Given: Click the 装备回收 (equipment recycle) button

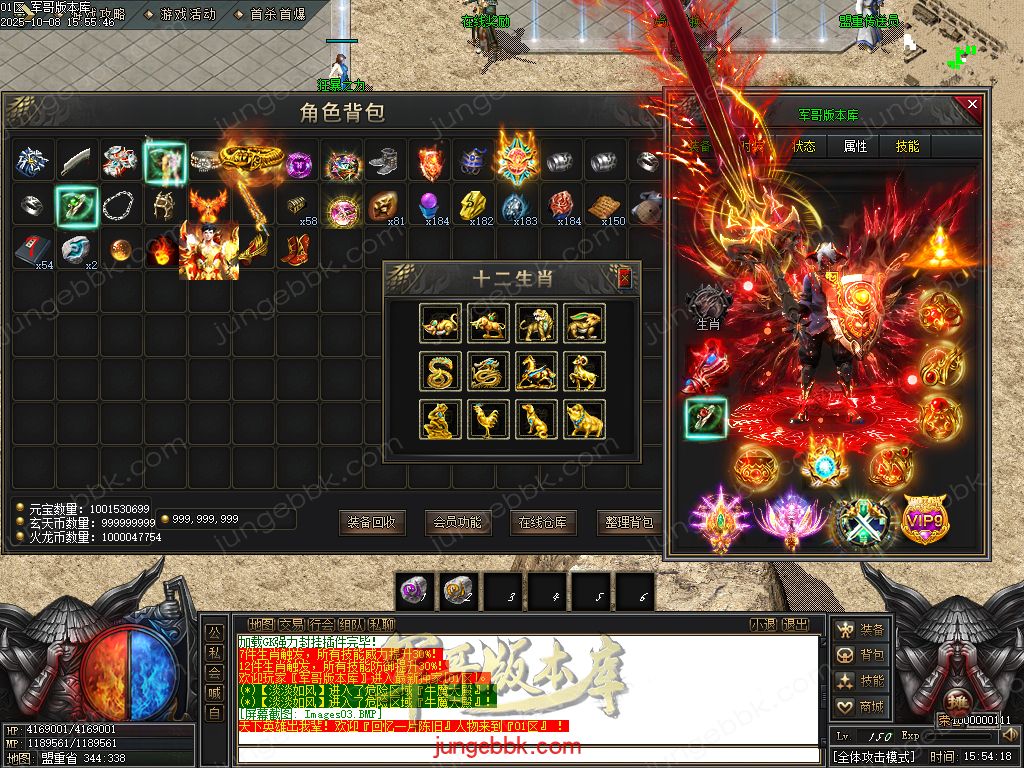Looking at the screenshot, I should [372, 522].
